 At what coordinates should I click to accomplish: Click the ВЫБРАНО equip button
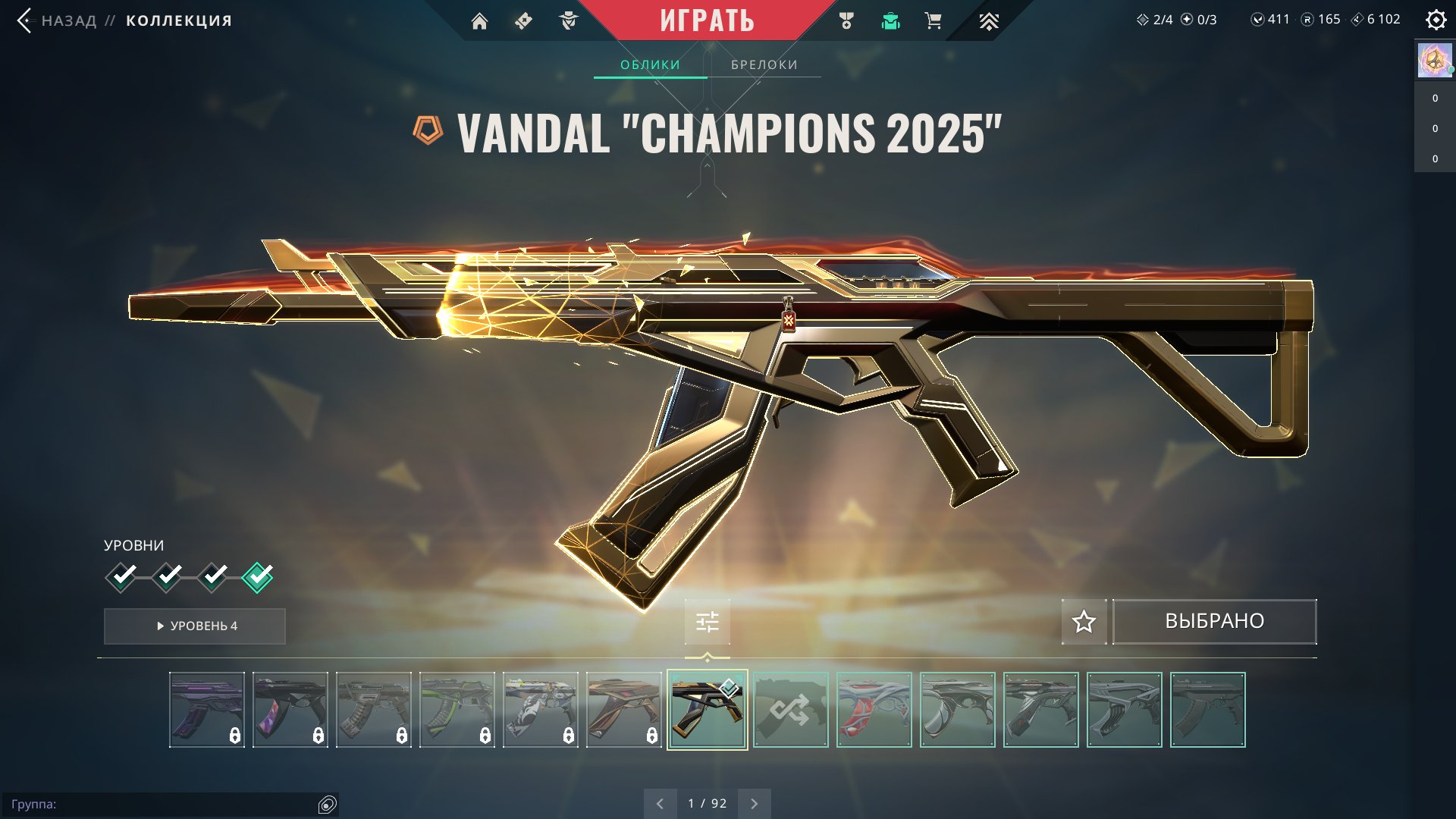1214,622
